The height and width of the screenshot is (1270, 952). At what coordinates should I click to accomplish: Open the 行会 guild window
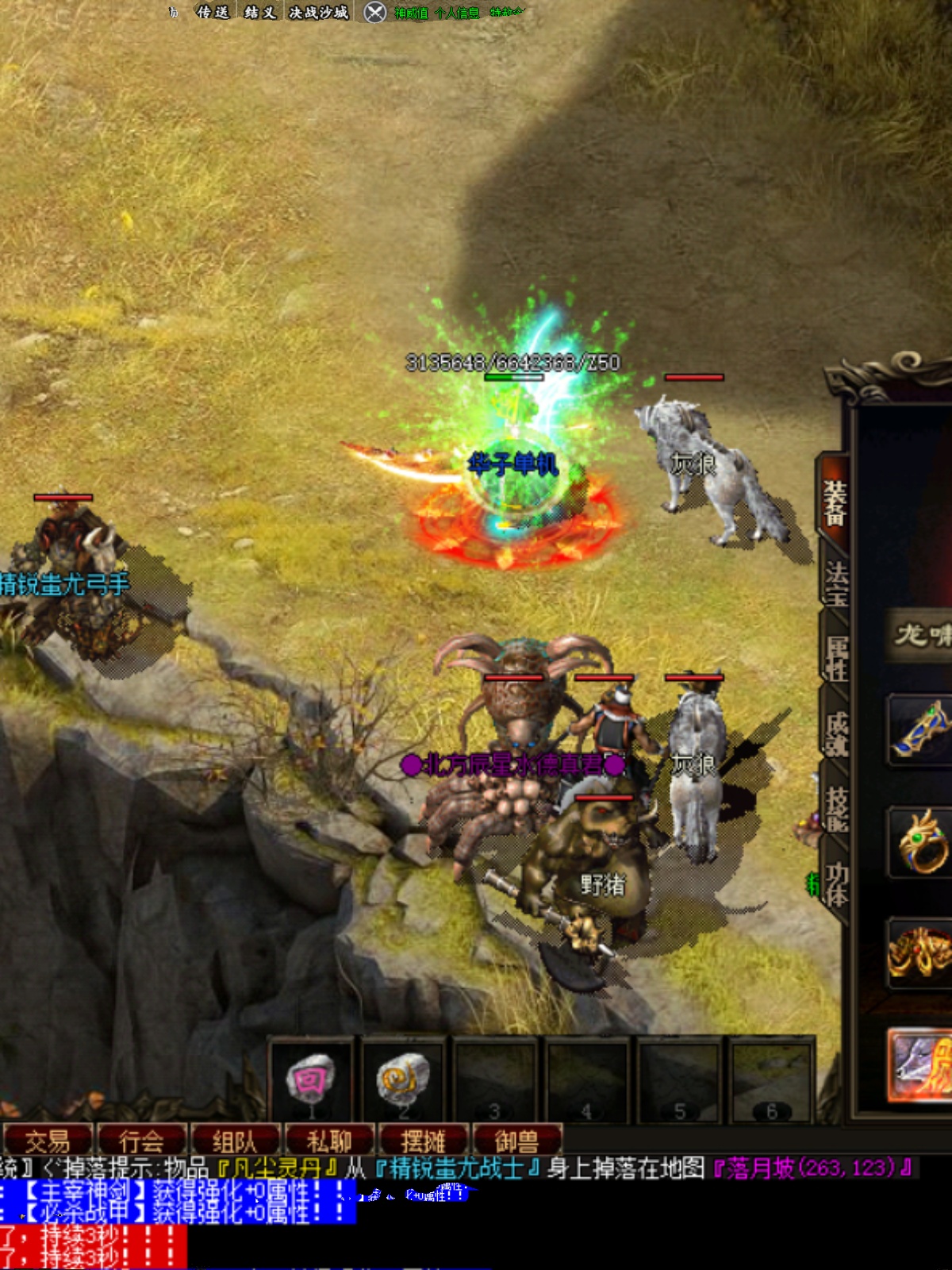tap(141, 1141)
